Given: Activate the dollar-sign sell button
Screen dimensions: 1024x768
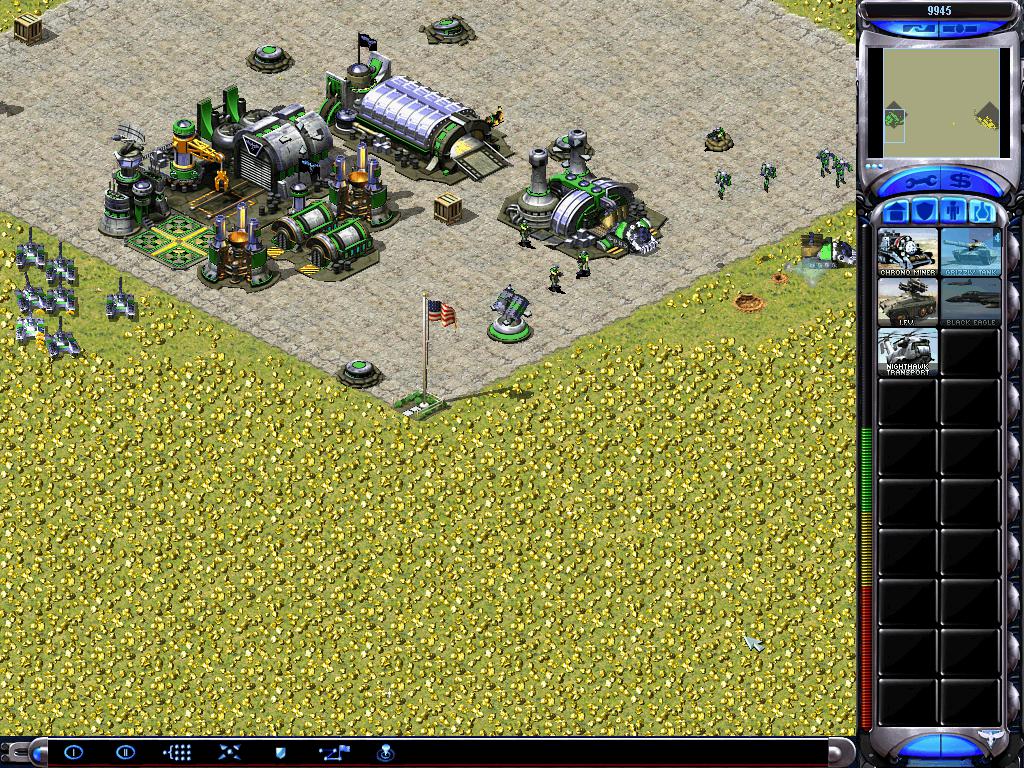Looking at the screenshot, I should click(960, 182).
